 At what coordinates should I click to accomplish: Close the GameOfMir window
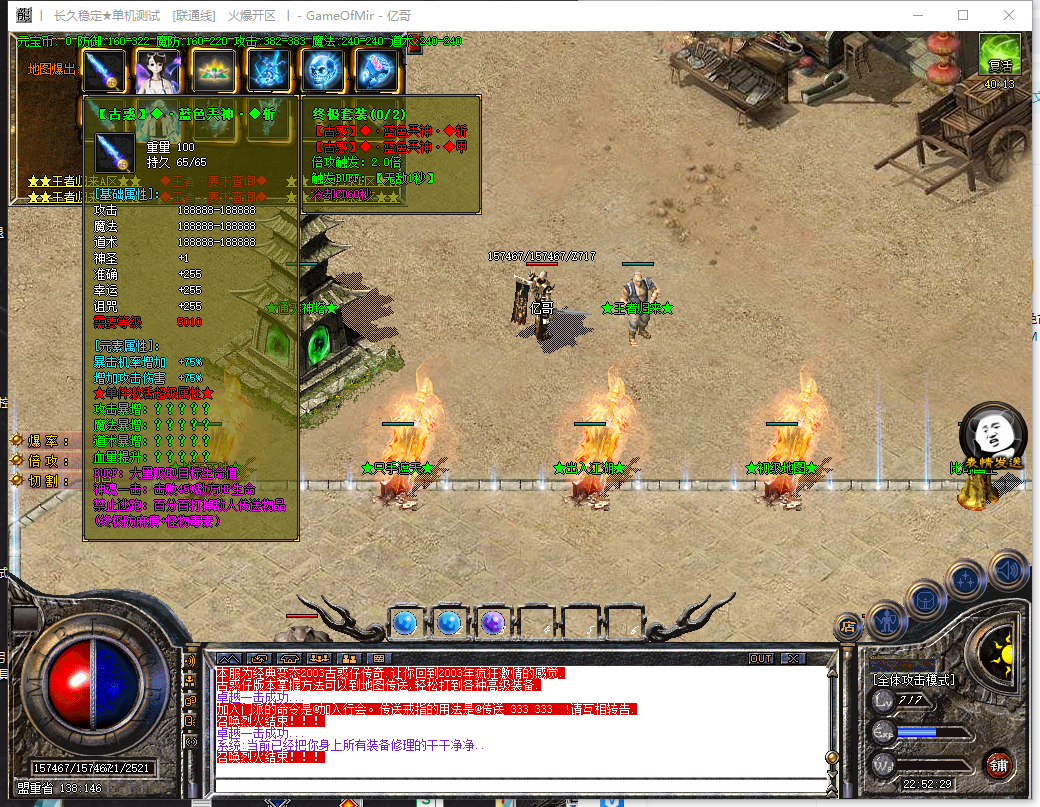(x=1010, y=15)
